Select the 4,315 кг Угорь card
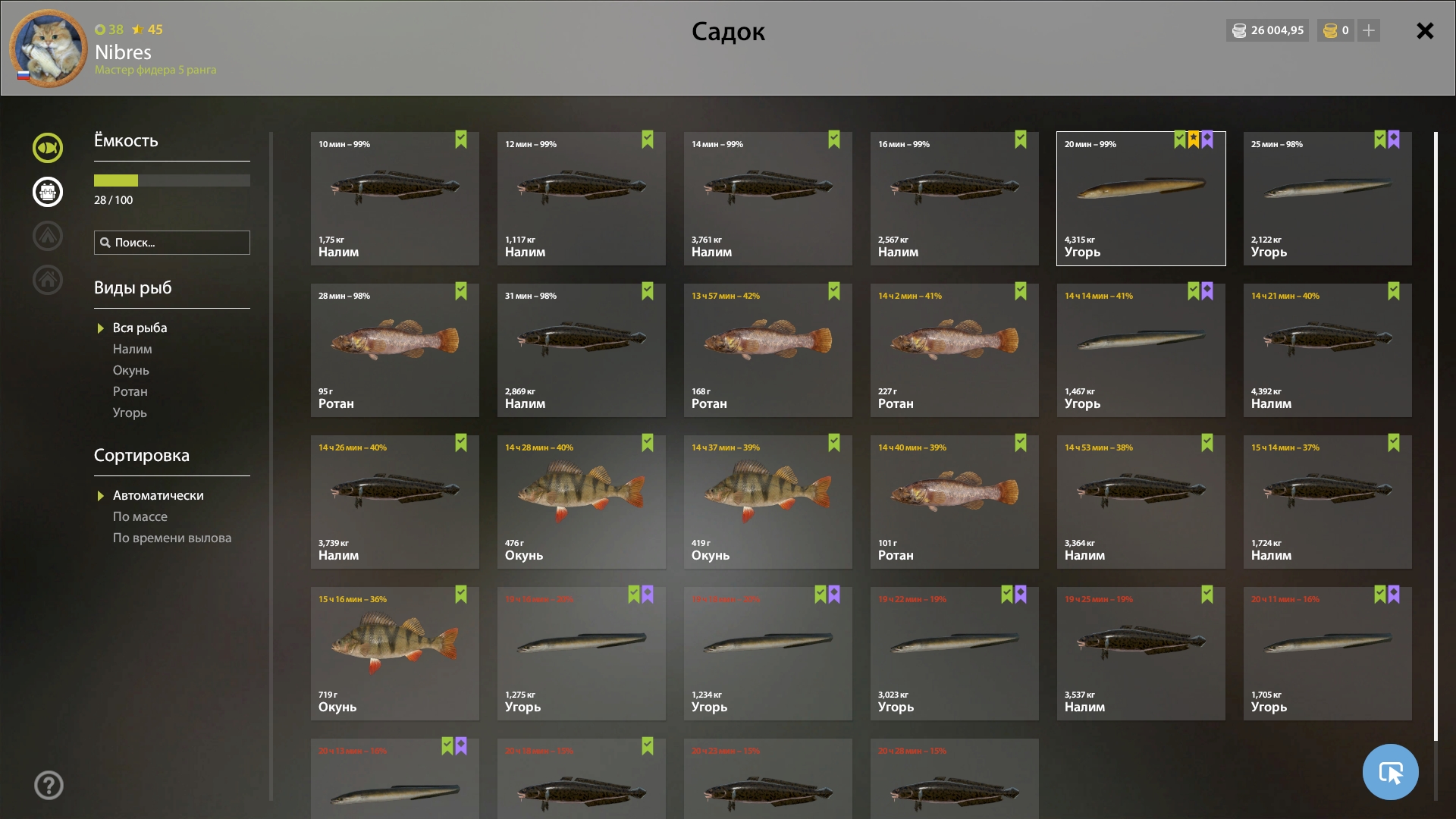This screenshot has width=1456, height=819. [1141, 199]
